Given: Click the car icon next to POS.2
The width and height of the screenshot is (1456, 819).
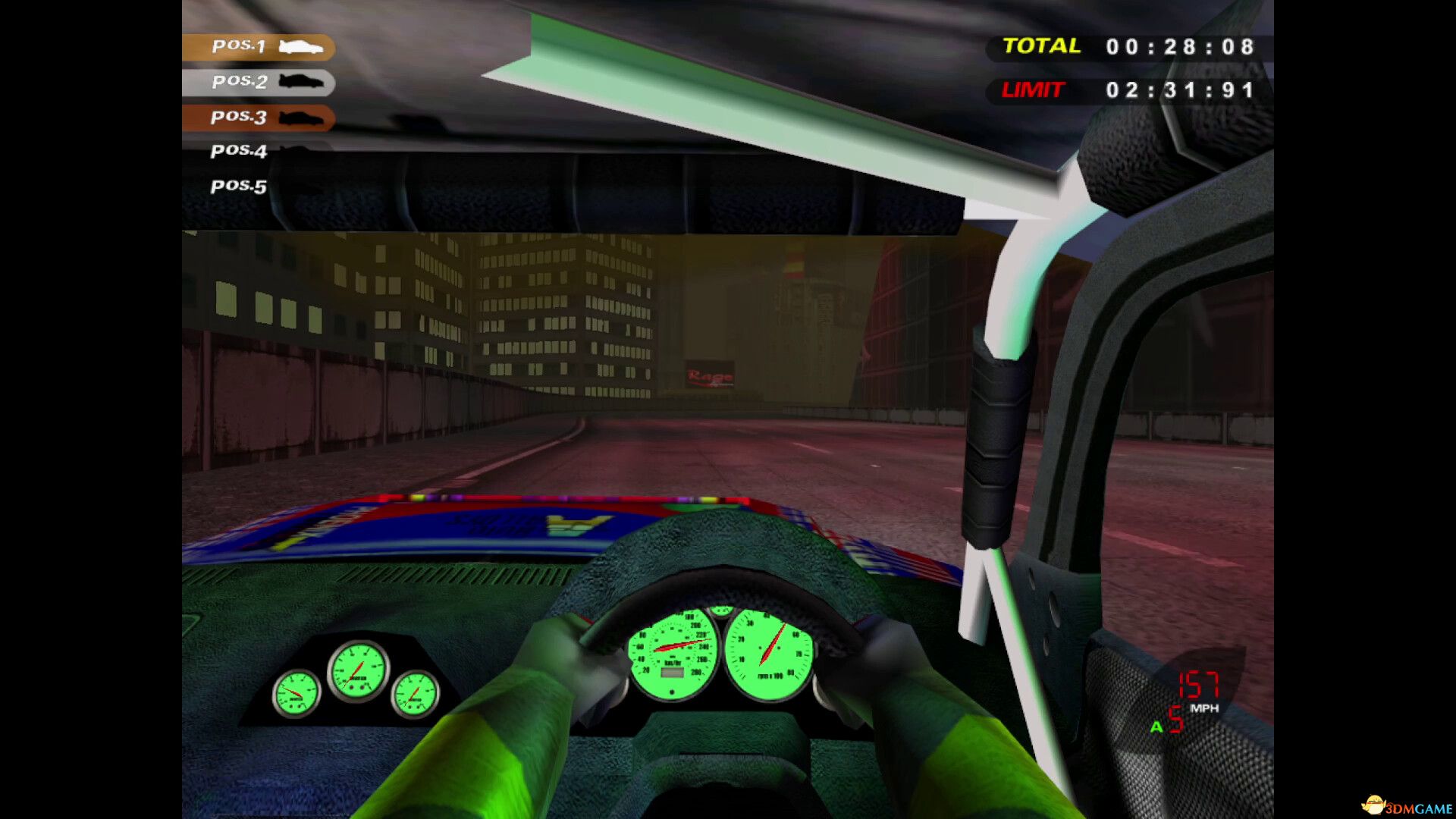Looking at the screenshot, I should [x=302, y=82].
